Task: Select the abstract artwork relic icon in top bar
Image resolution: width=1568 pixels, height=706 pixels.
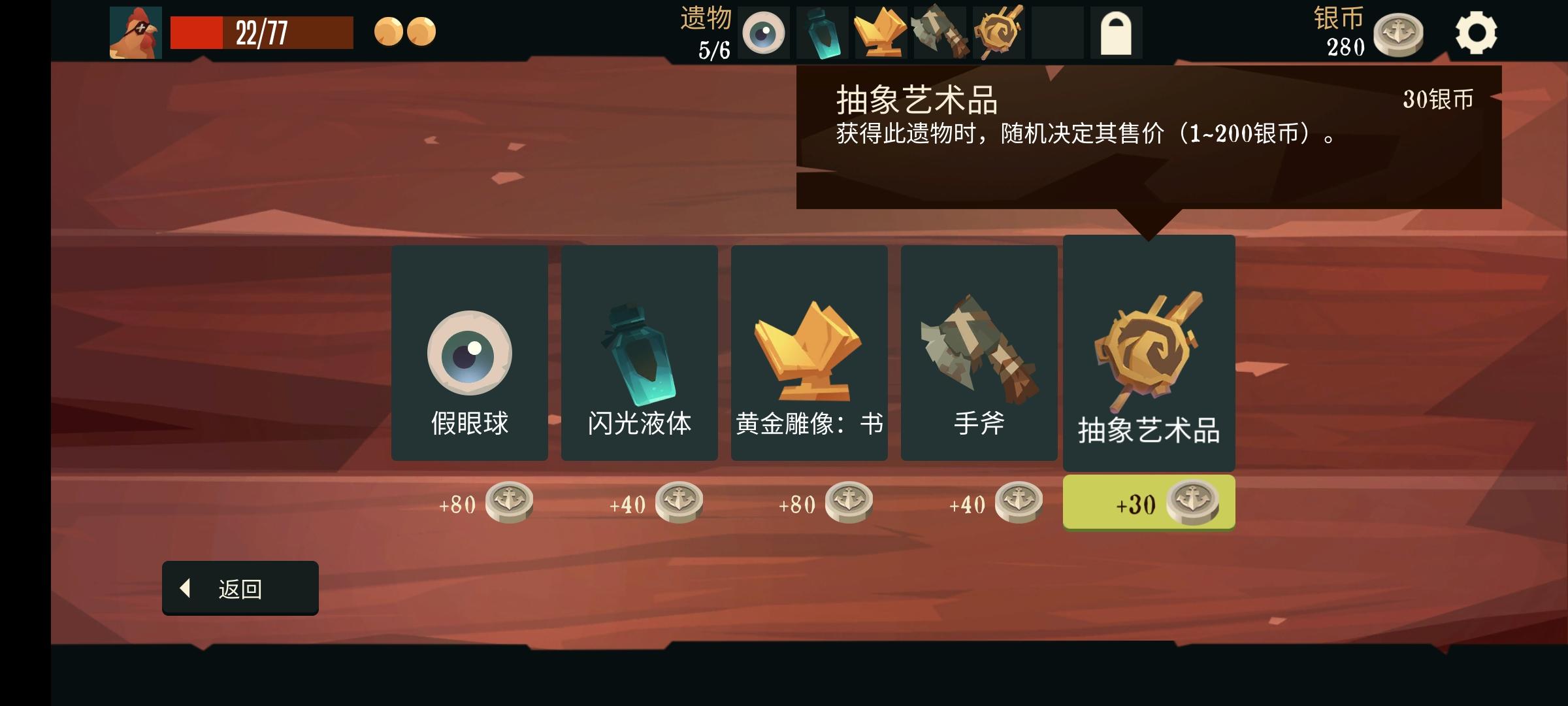Action: click(998, 31)
